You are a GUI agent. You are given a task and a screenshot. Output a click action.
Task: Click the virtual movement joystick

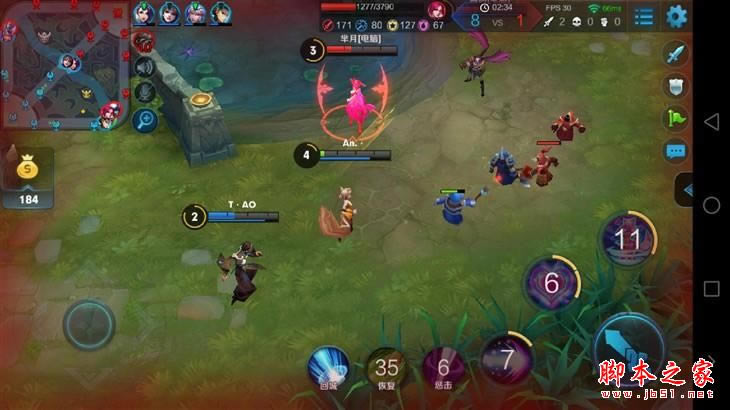pos(89,324)
